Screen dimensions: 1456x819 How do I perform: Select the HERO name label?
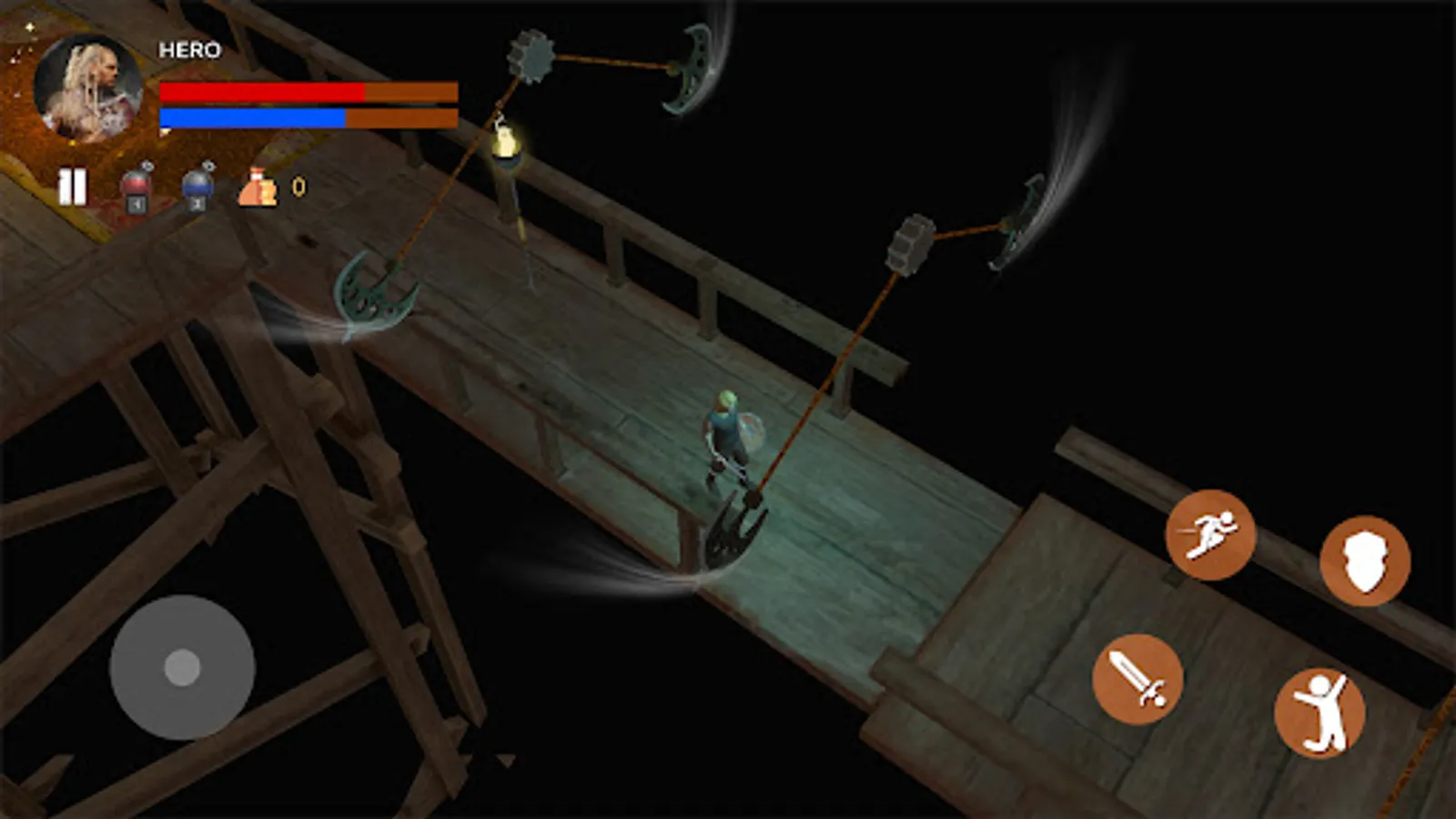pos(187,49)
